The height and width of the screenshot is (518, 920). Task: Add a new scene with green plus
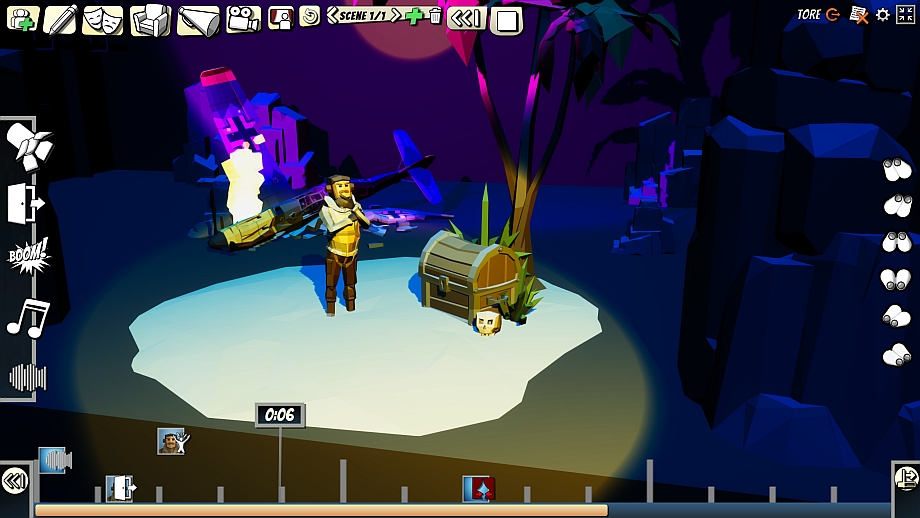[x=415, y=16]
